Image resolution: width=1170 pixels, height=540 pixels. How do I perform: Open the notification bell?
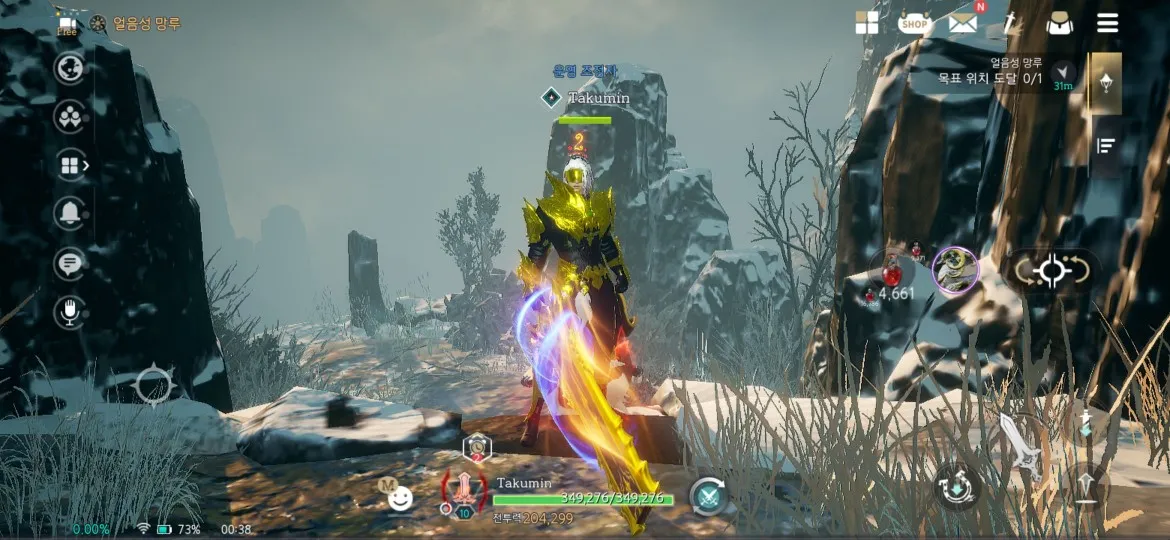tap(70, 213)
